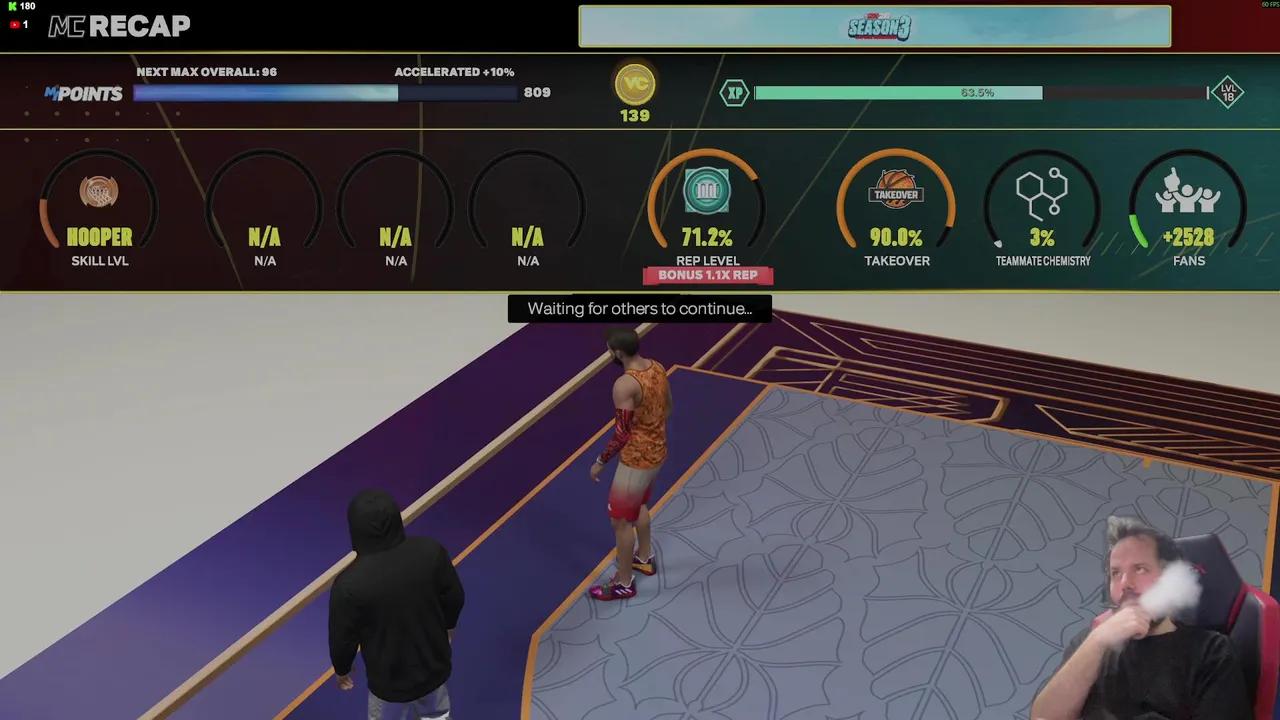The image size is (1280, 720).
Task: Click the MC RECAP logo
Action: (119, 27)
